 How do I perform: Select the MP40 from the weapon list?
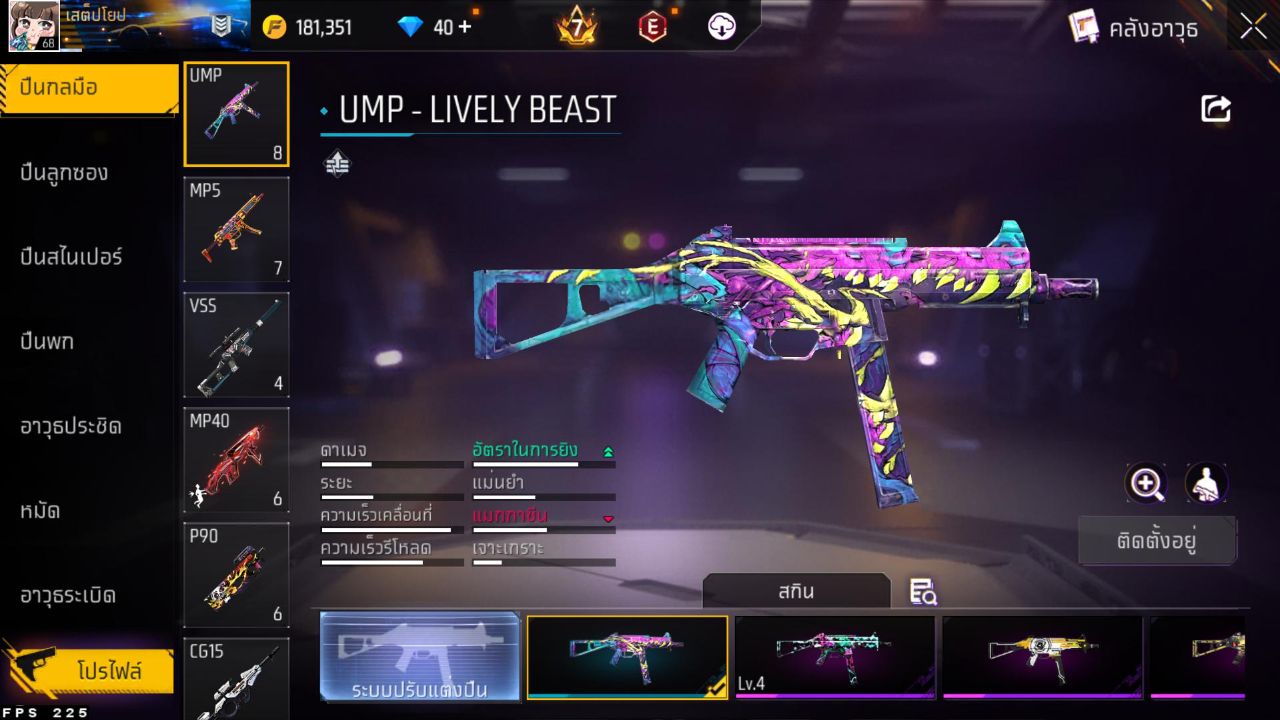tap(236, 458)
